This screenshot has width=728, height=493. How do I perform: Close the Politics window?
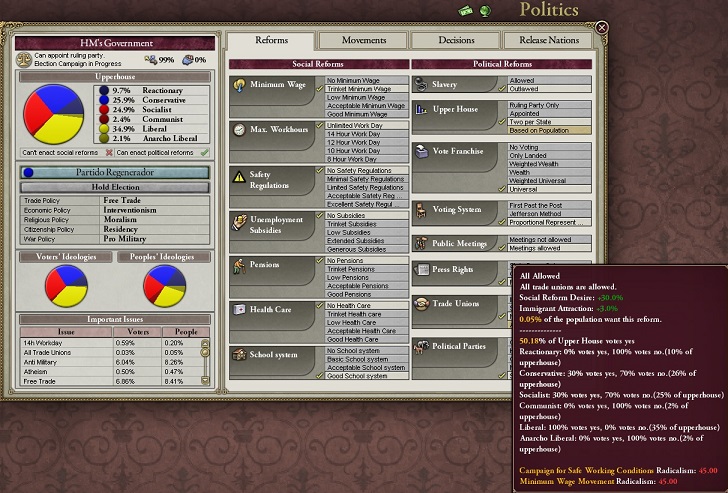pyautogui.click(x=601, y=28)
